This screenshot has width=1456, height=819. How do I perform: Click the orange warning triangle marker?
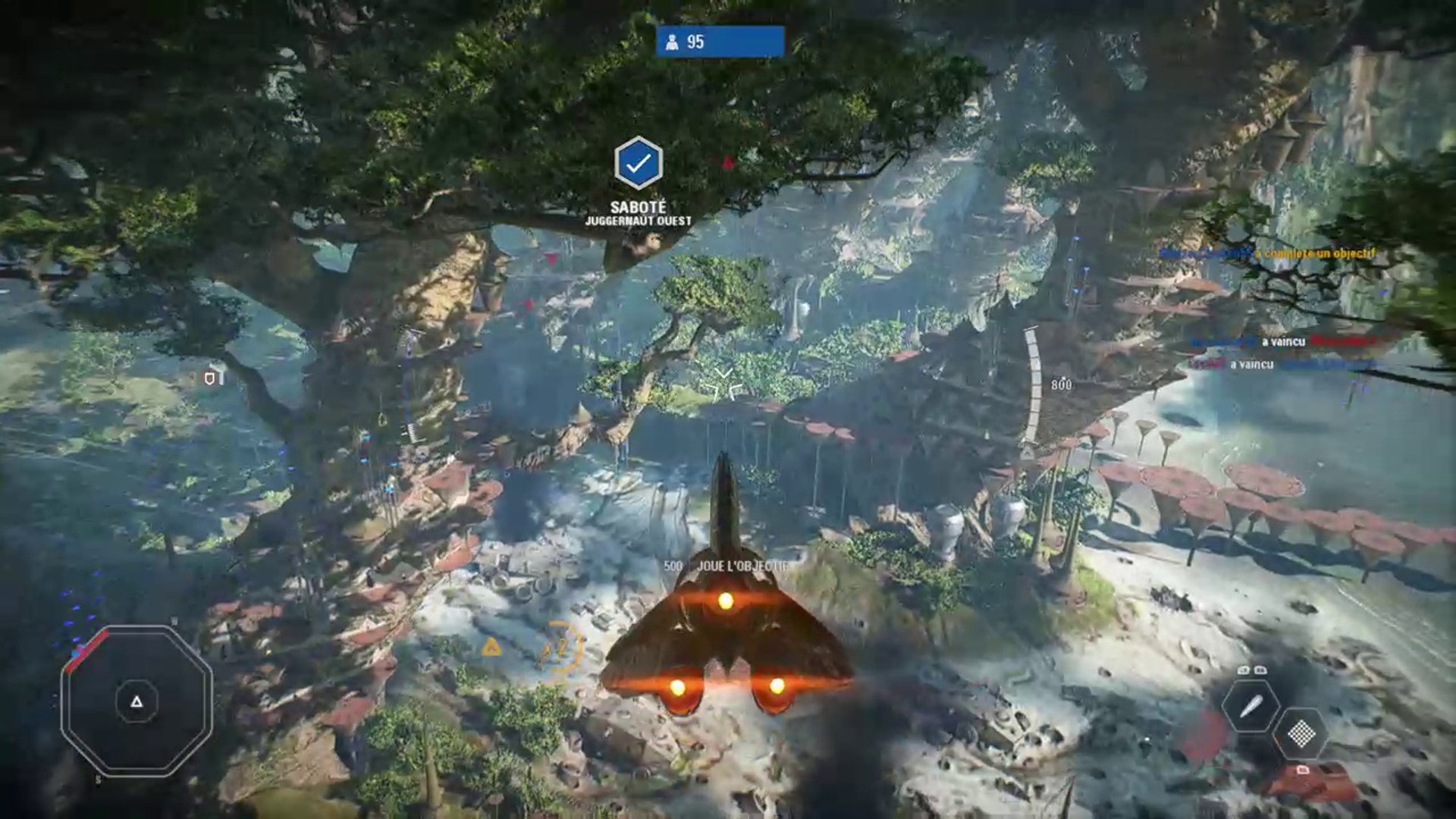[x=491, y=647]
